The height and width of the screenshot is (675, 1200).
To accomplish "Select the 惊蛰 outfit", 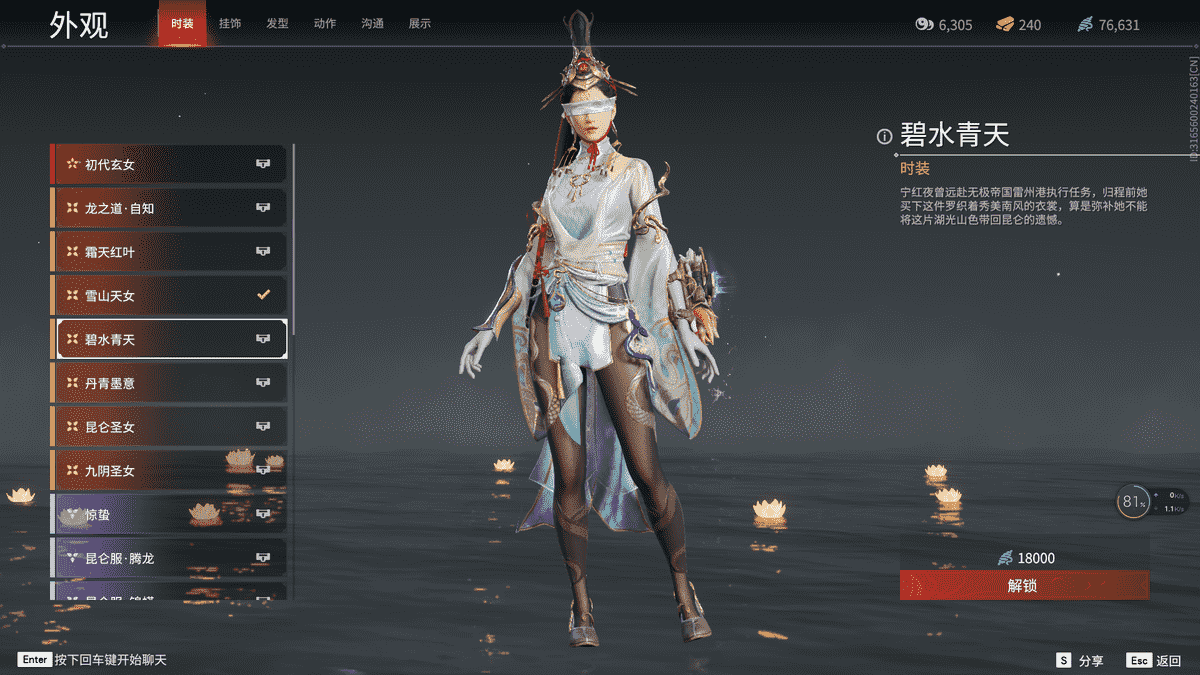I will click(x=169, y=514).
